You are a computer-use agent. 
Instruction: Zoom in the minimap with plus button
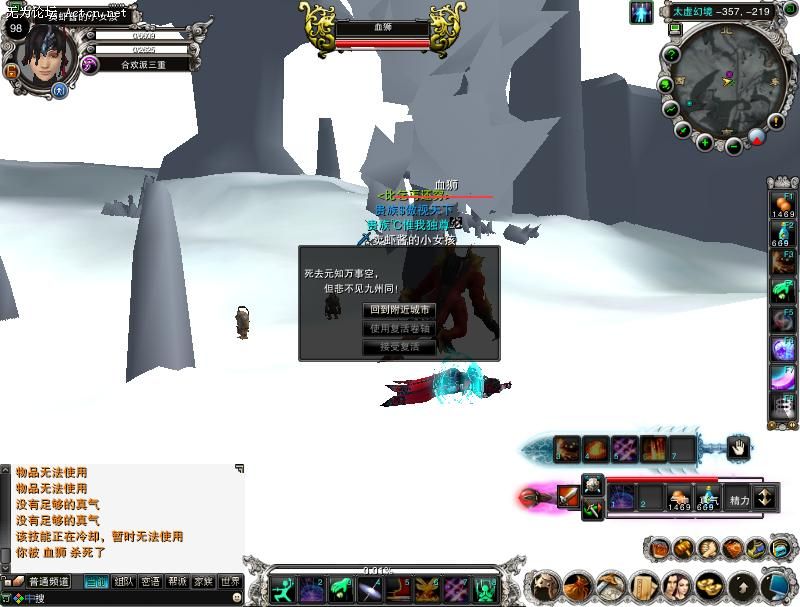[704, 143]
